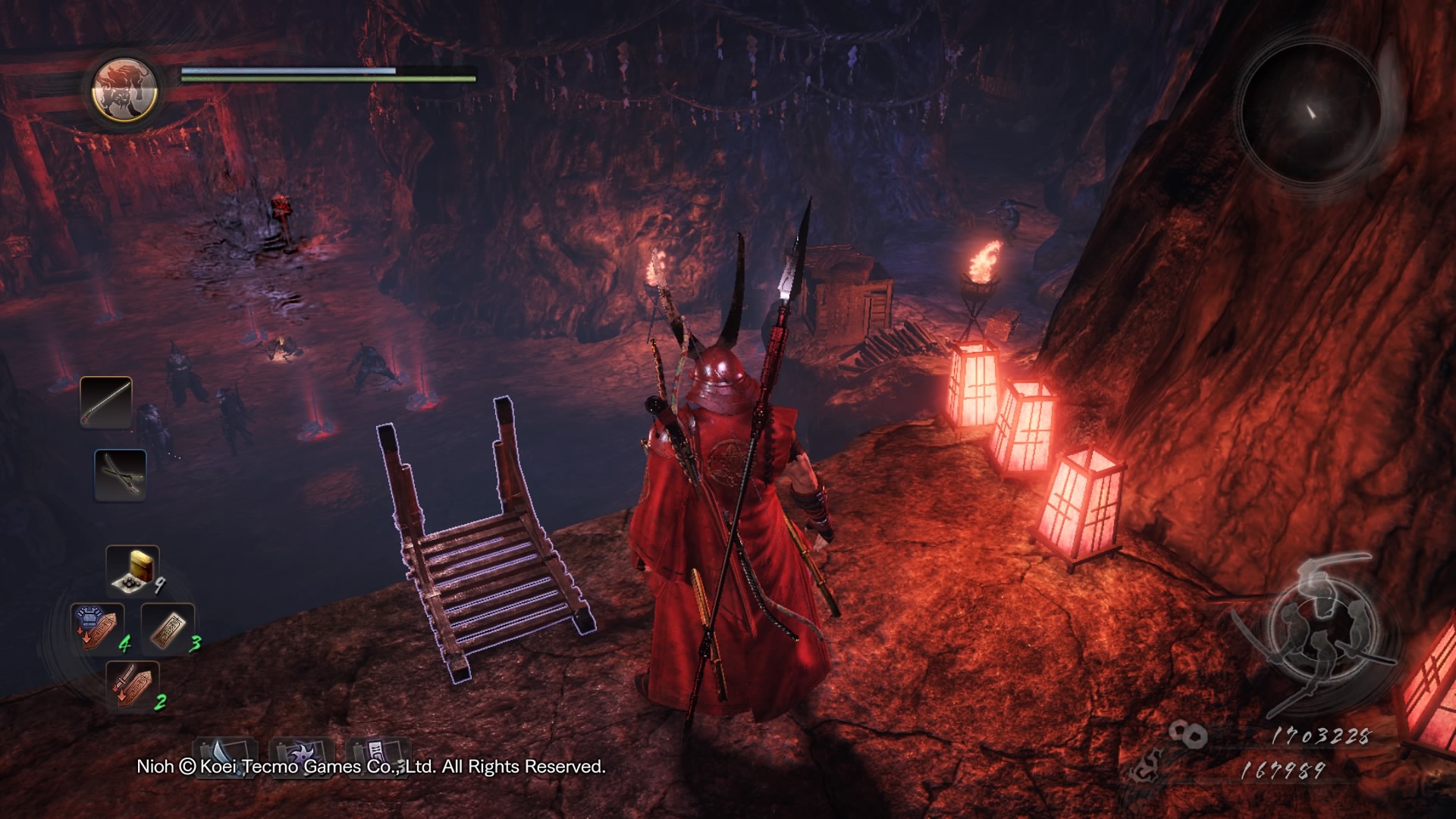Screen dimensions: 1456x819
Task: Activate the armor-lowering talisman
Action: pyautogui.click(x=96, y=628)
